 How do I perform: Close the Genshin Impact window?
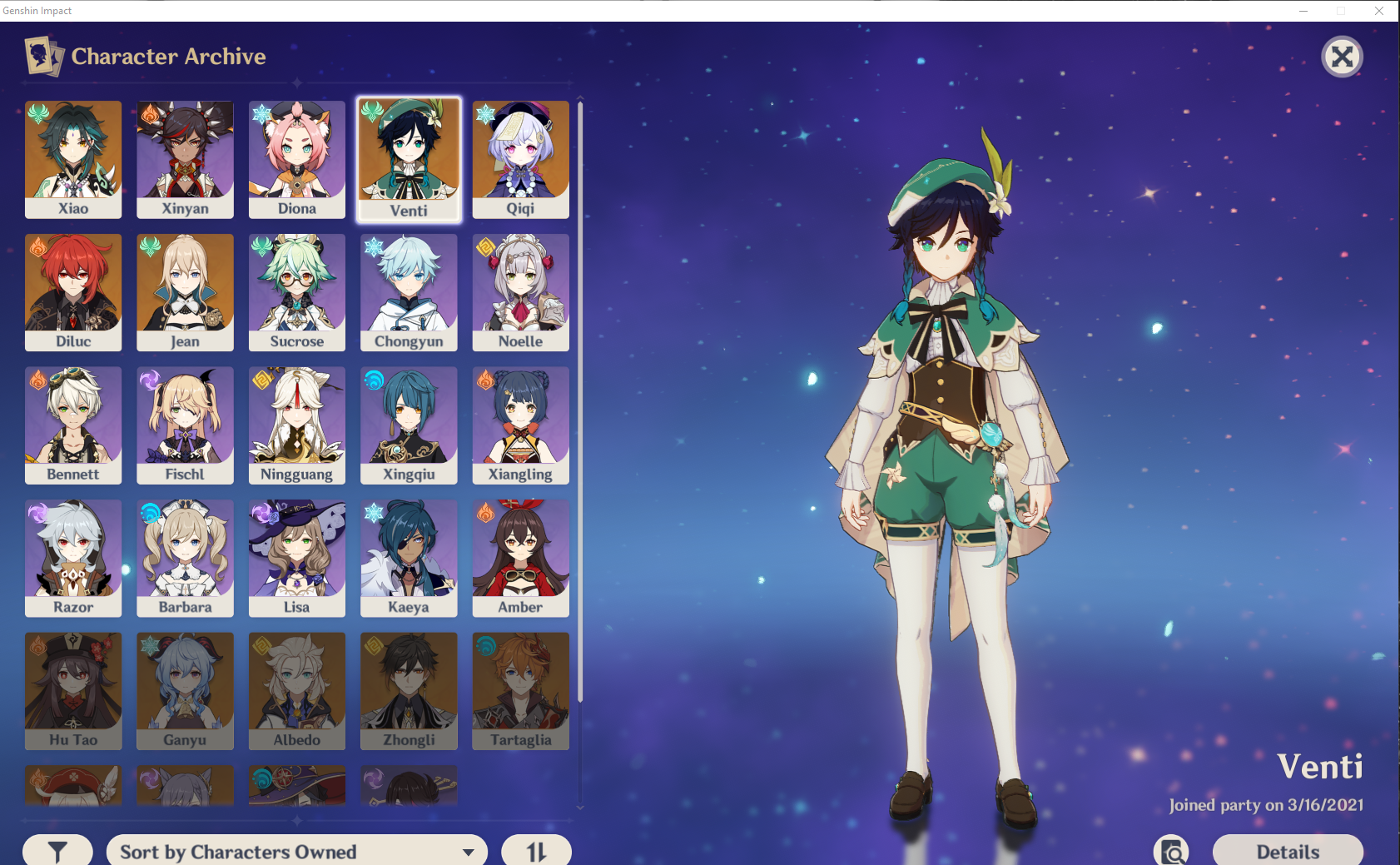point(1379,11)
